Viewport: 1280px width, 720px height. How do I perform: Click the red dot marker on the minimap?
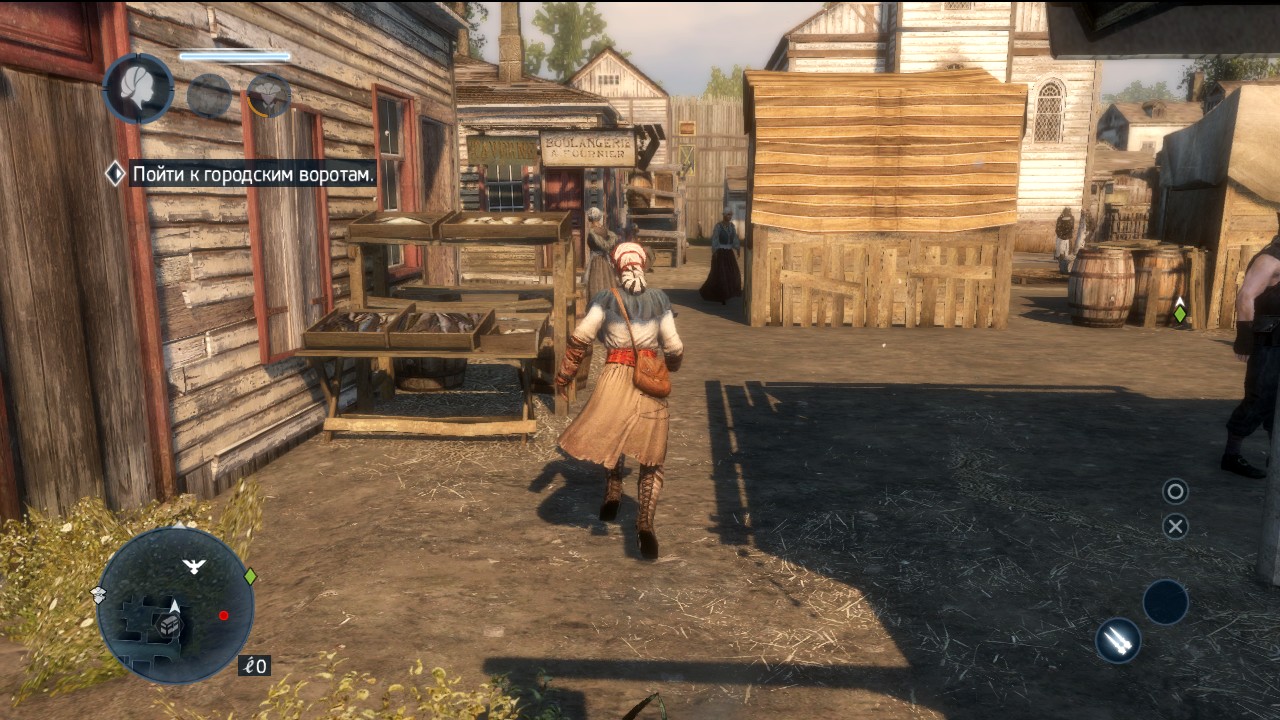224,616
